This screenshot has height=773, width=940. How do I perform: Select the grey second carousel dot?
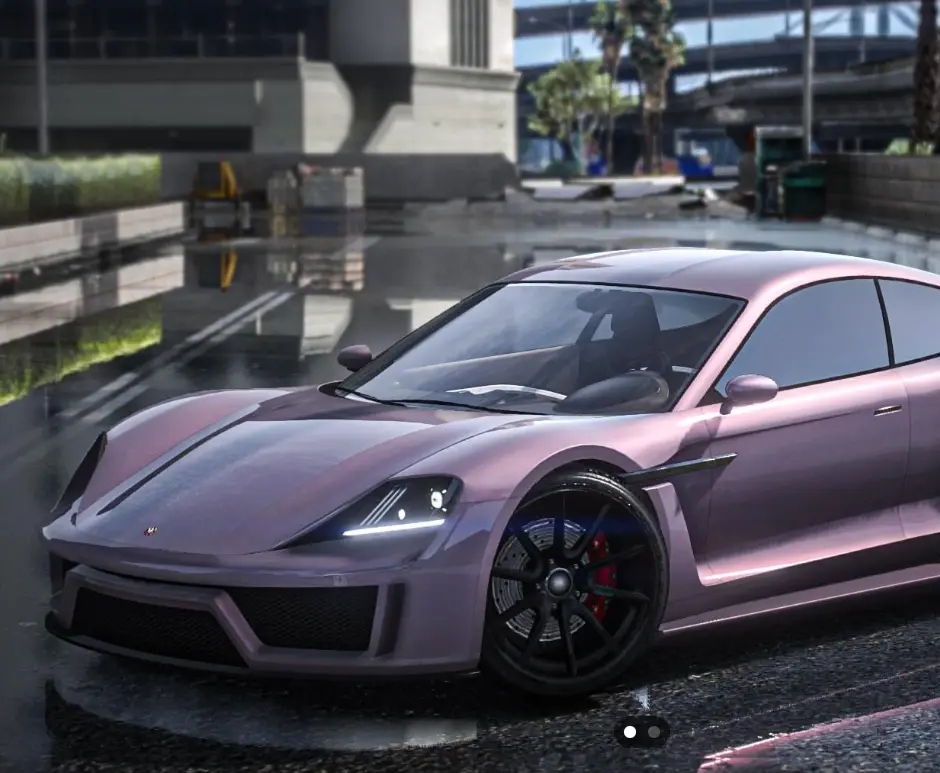(x=654, y=732)
